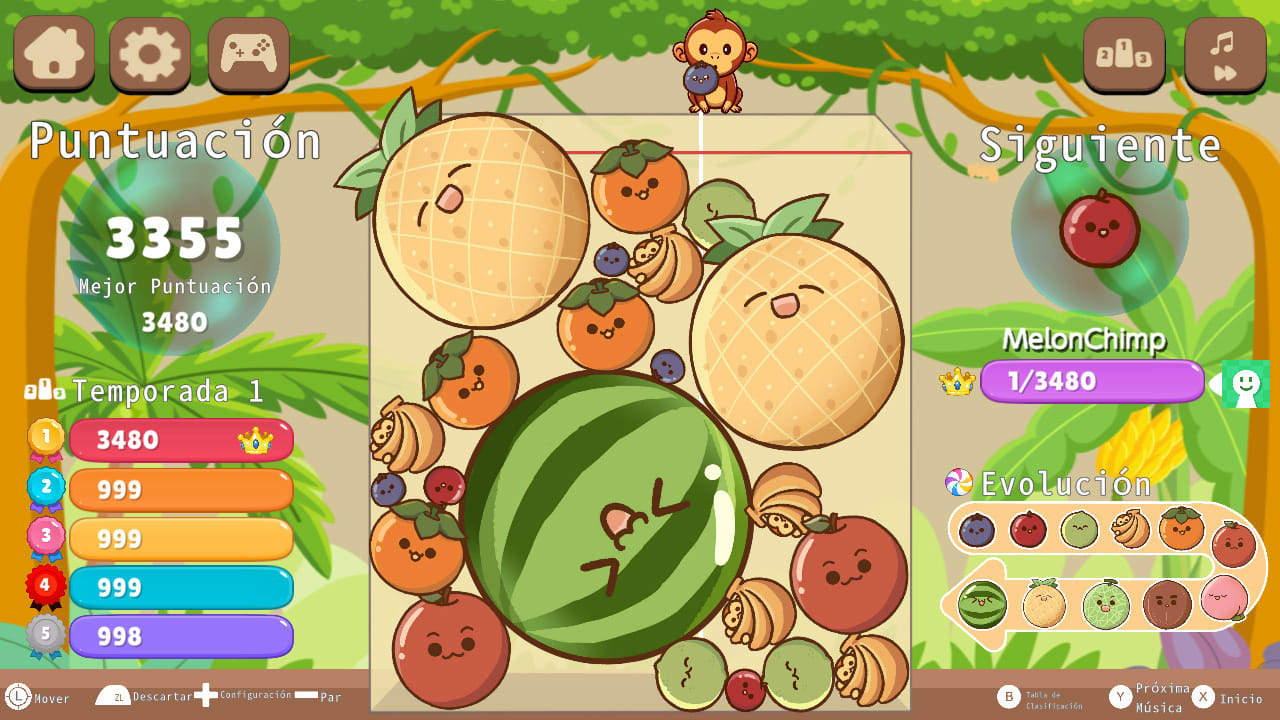Click the first place 3480 score row

(x=181, y=440)
